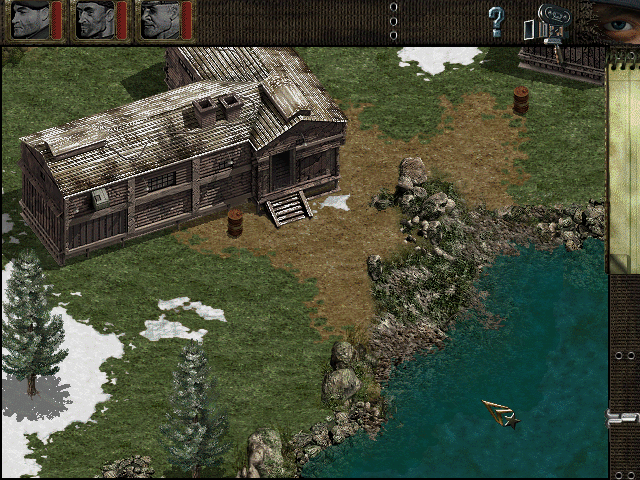
Task: Select the first commando portrait
Action: point(30,20)
